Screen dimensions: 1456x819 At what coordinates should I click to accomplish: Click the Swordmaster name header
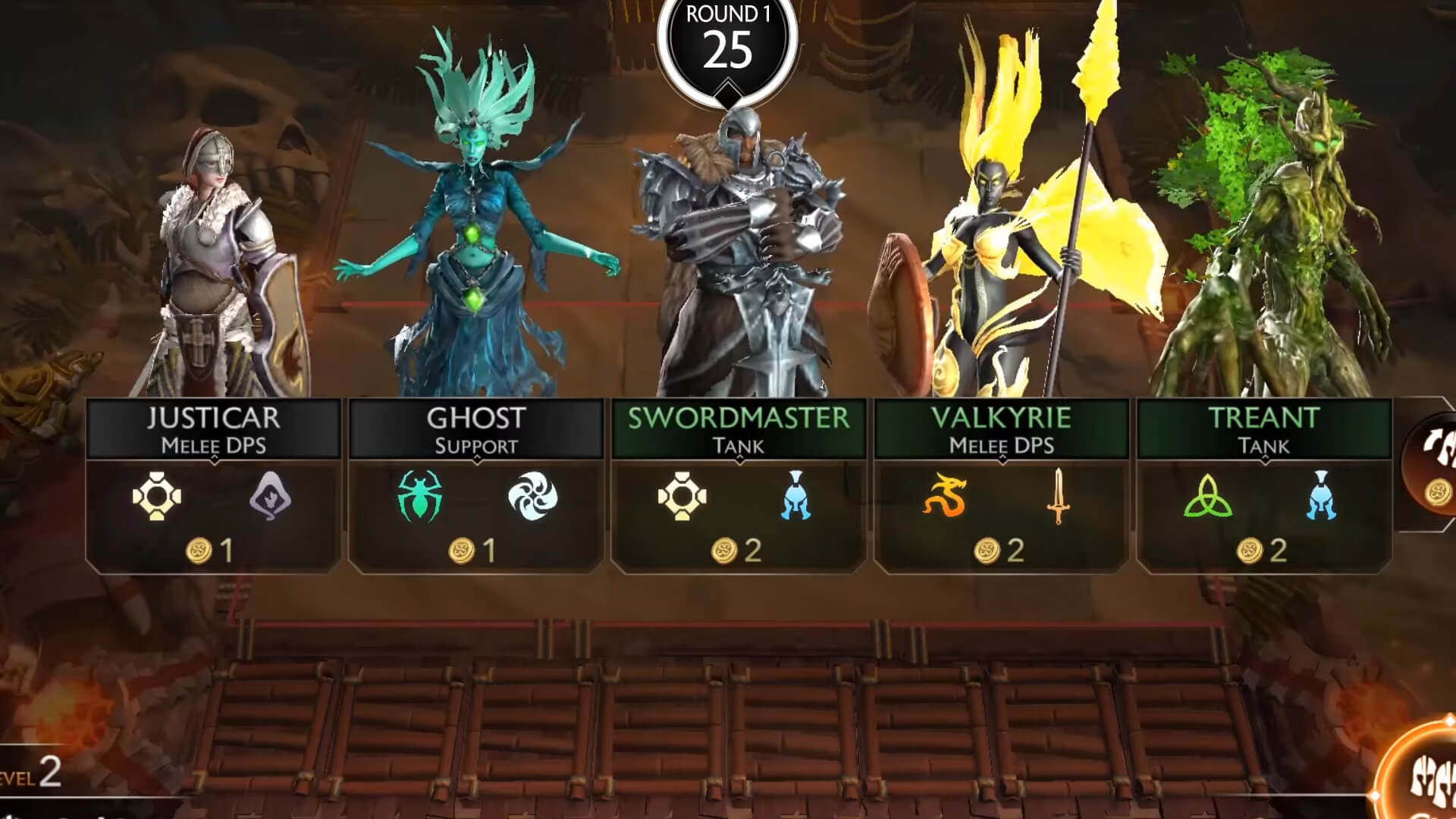(x=738, y=416)
